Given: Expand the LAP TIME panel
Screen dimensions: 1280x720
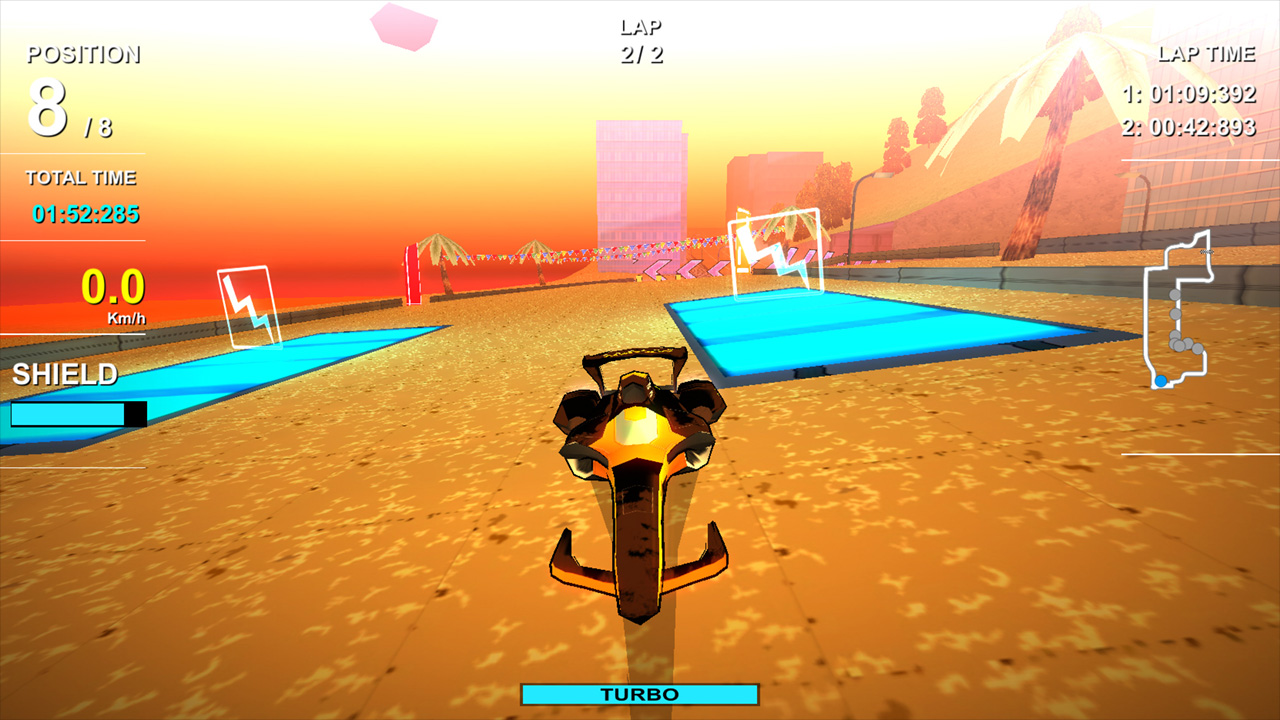Looking at the screenshot, I should point(1205,54).
